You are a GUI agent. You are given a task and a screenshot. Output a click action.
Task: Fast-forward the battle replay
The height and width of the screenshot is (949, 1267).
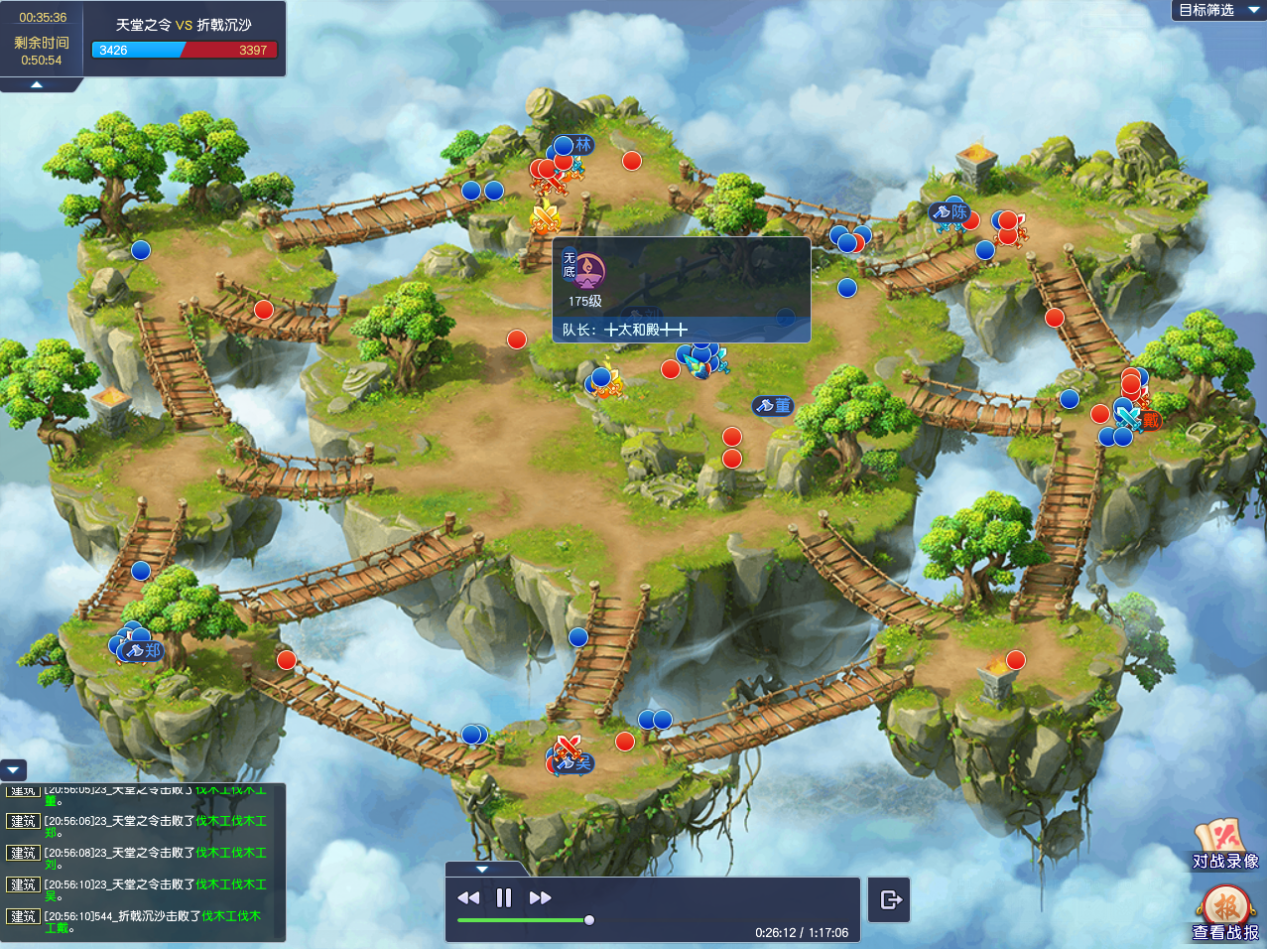pos(540,897)
